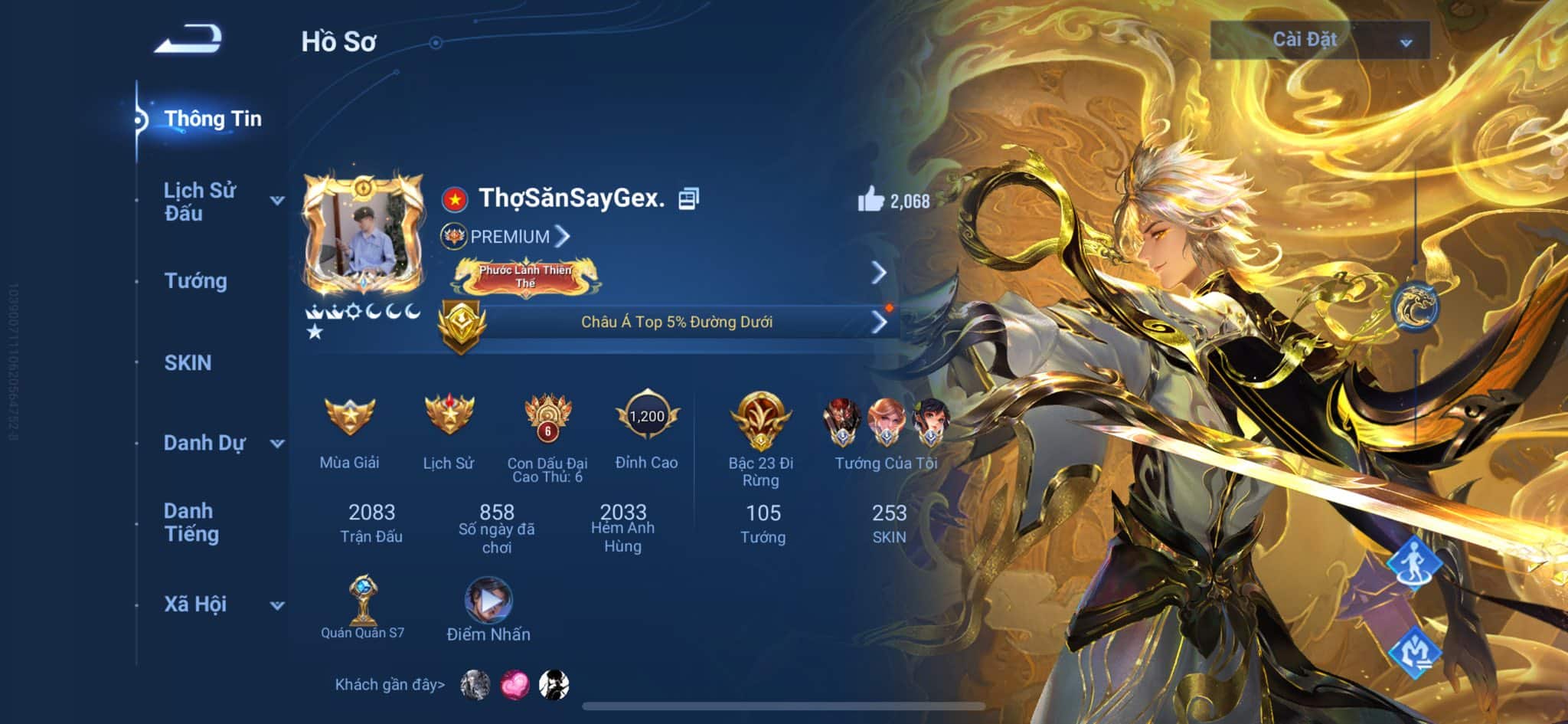The image size is (1568, 724).
Task: Go to the Danh Tiếng tab
Action: coord(191,523)
